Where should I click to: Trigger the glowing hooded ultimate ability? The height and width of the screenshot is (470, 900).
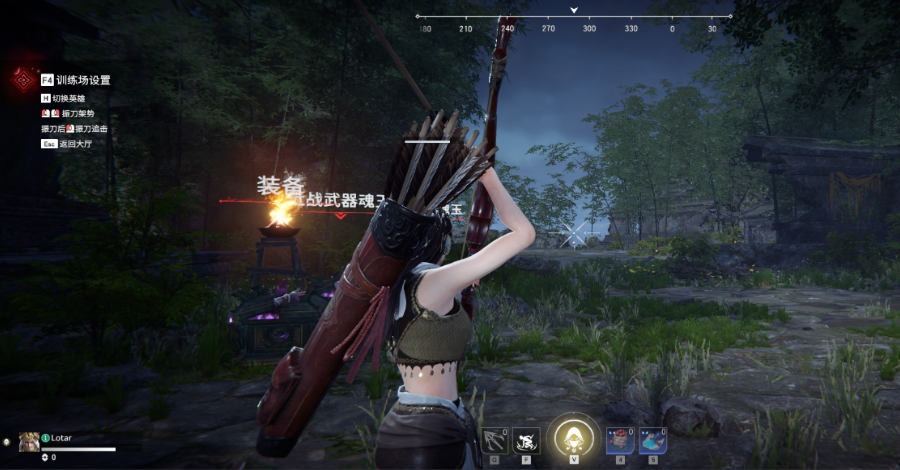[573, 437]
